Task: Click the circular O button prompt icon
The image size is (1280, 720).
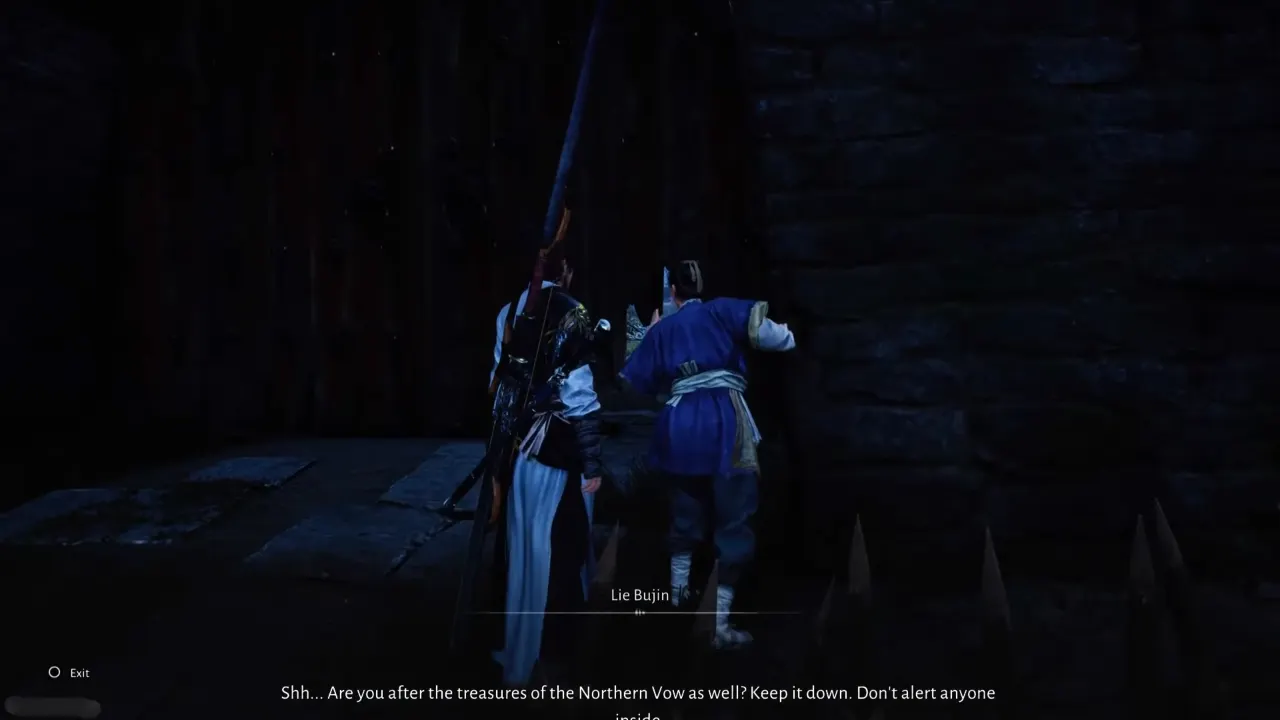Action: coord(54,672)
